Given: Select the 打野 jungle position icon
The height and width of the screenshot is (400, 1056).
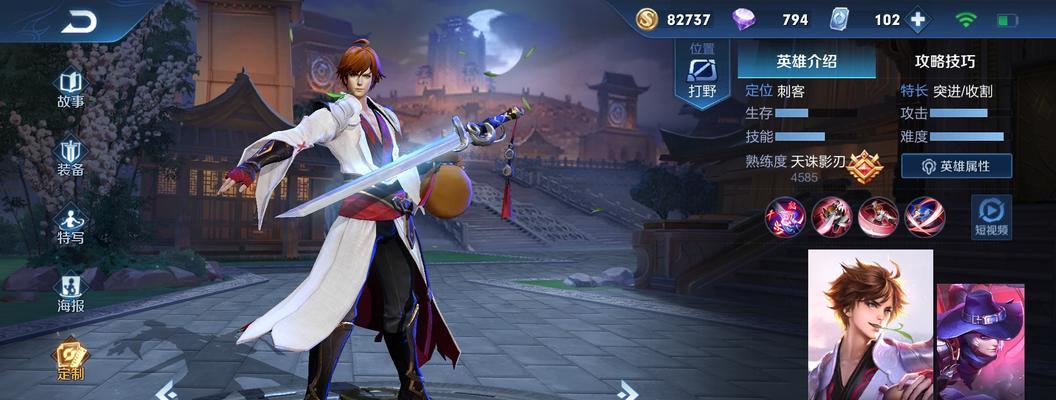Looking at the screenshot, I should pos(703,72).
